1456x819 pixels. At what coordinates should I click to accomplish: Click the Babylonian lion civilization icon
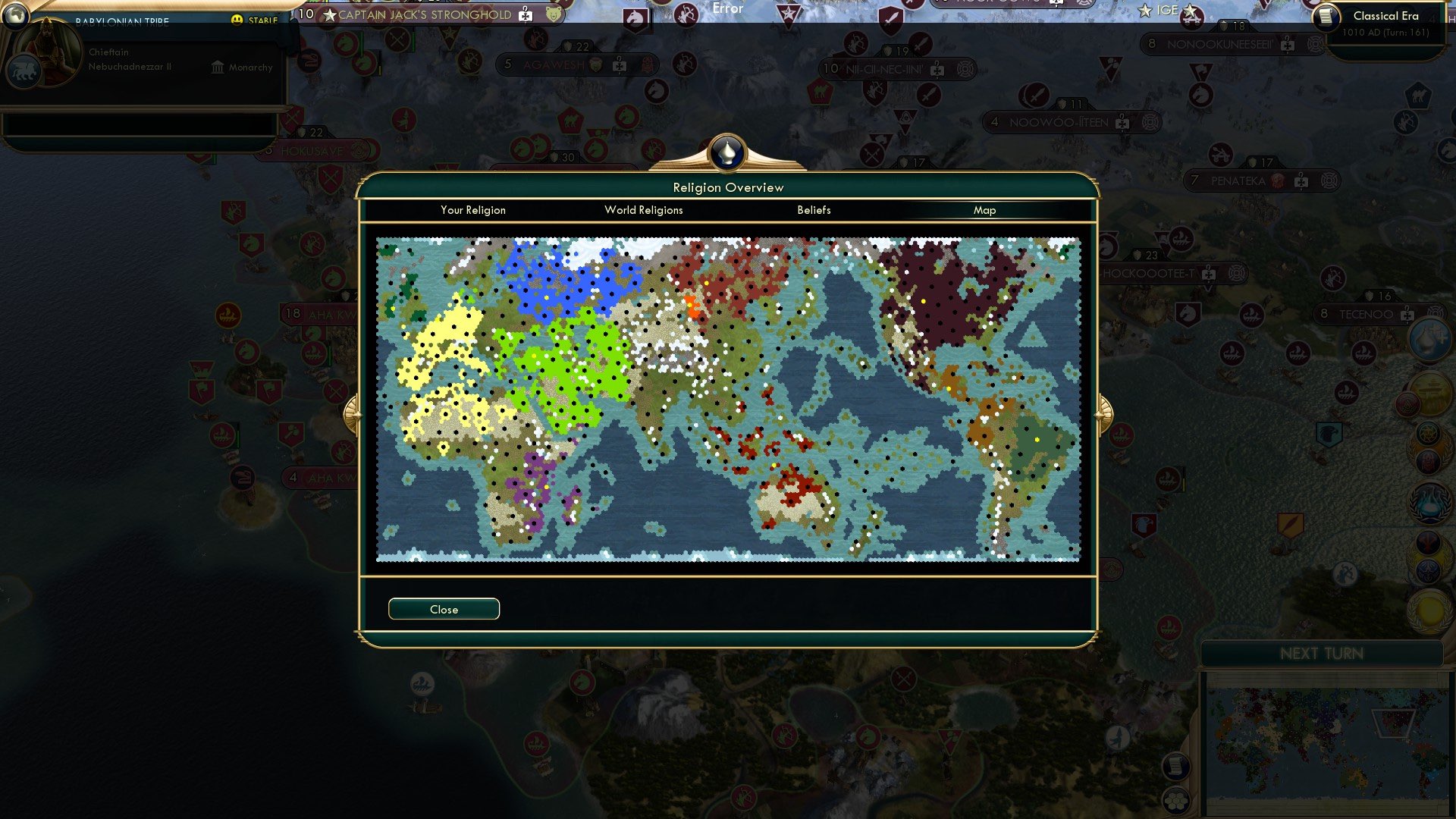pyautogui.click(x=26, y=71)
